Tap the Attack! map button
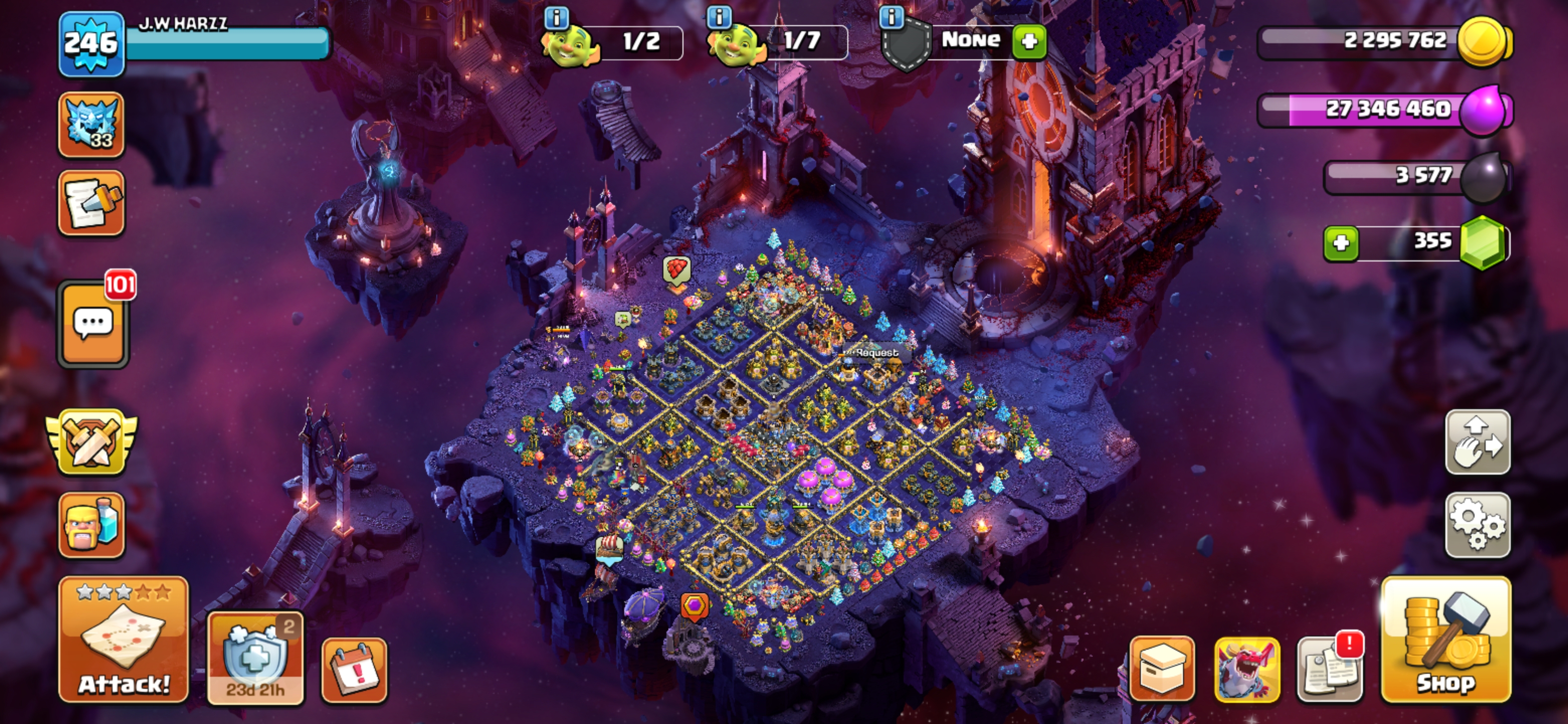Viewport: 1568px width, 724px height. tap(124, 640)
